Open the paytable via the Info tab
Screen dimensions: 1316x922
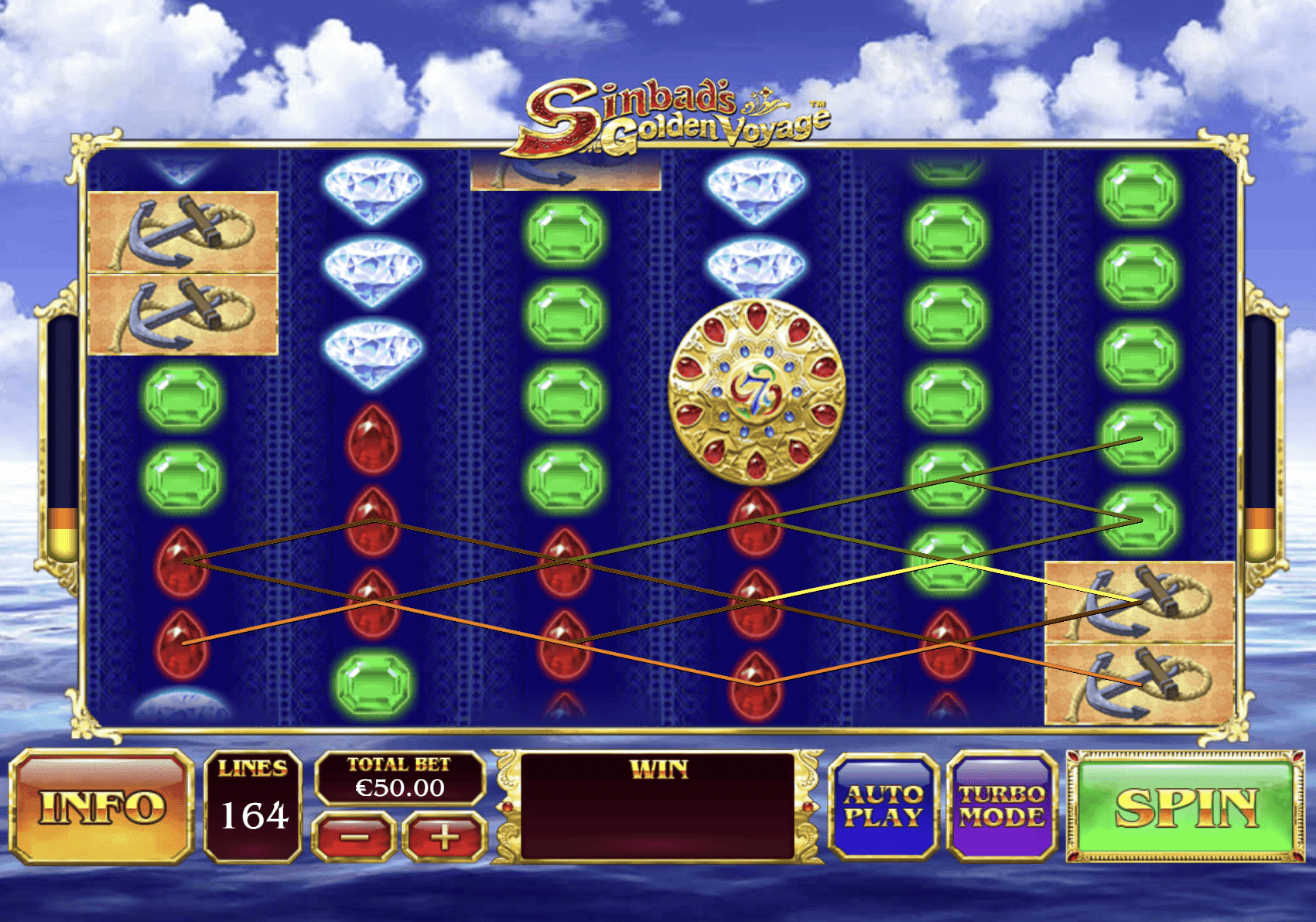tap(102, 806)
